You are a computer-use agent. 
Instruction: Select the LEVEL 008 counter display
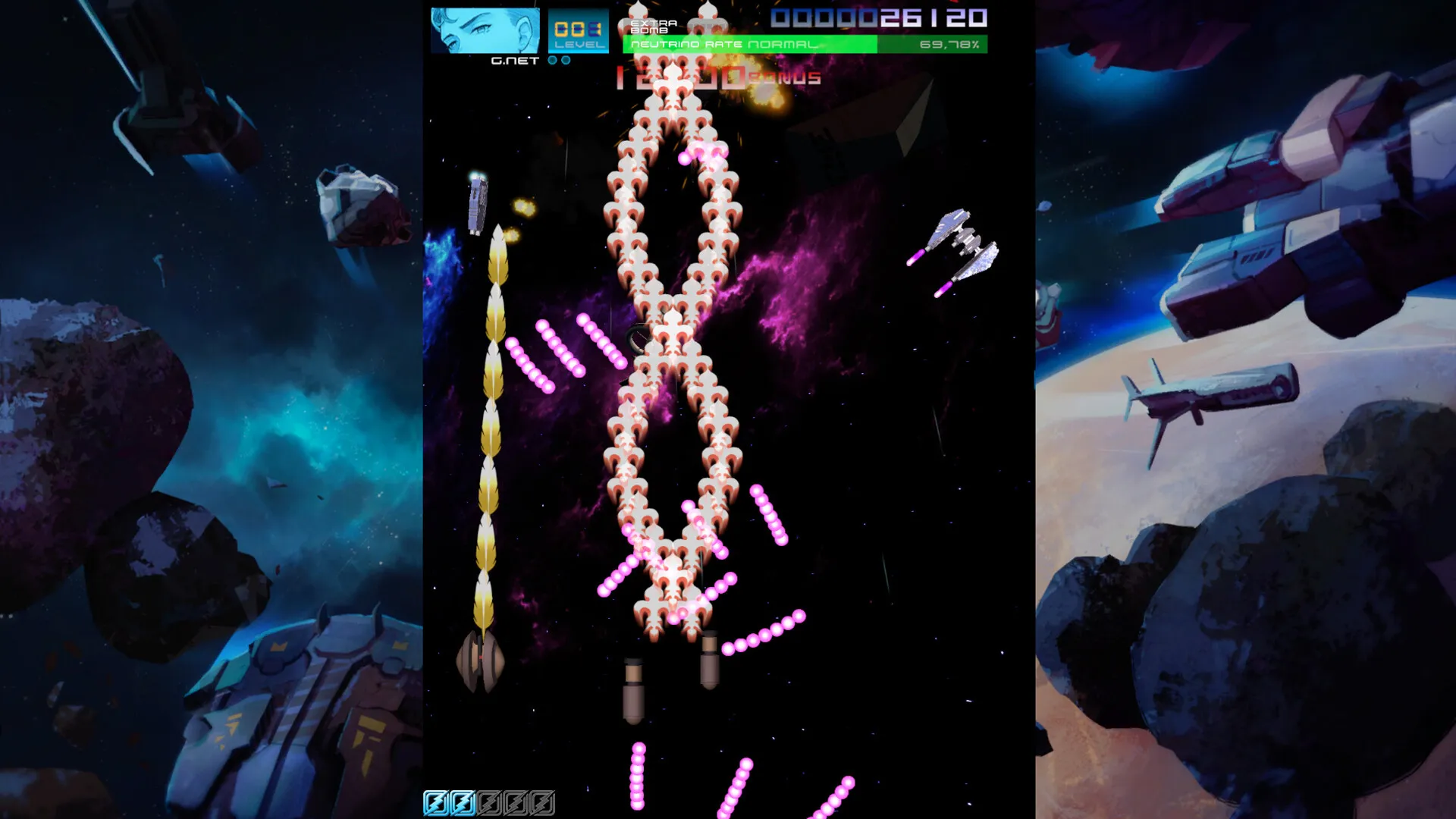pyautogui.click(x=579, y=30)
